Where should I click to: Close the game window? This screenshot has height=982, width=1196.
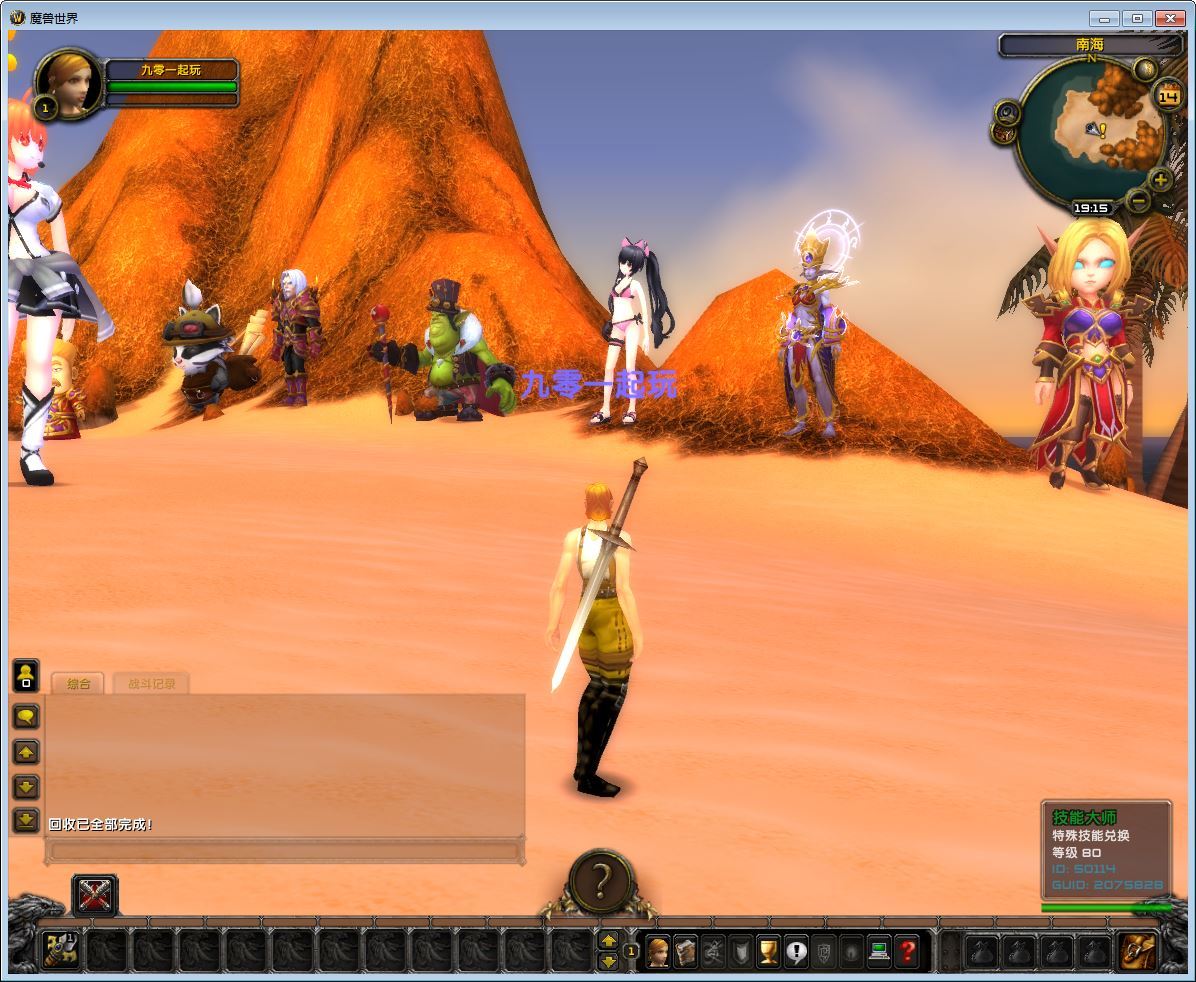point(1169,18)
